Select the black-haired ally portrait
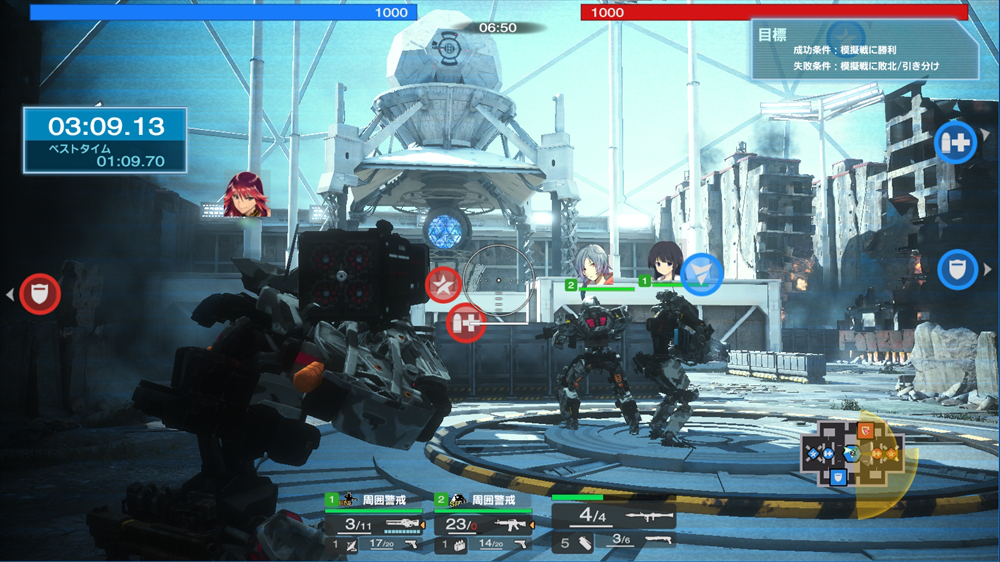This screenshot has width=1000, height=562. point(664,262)
